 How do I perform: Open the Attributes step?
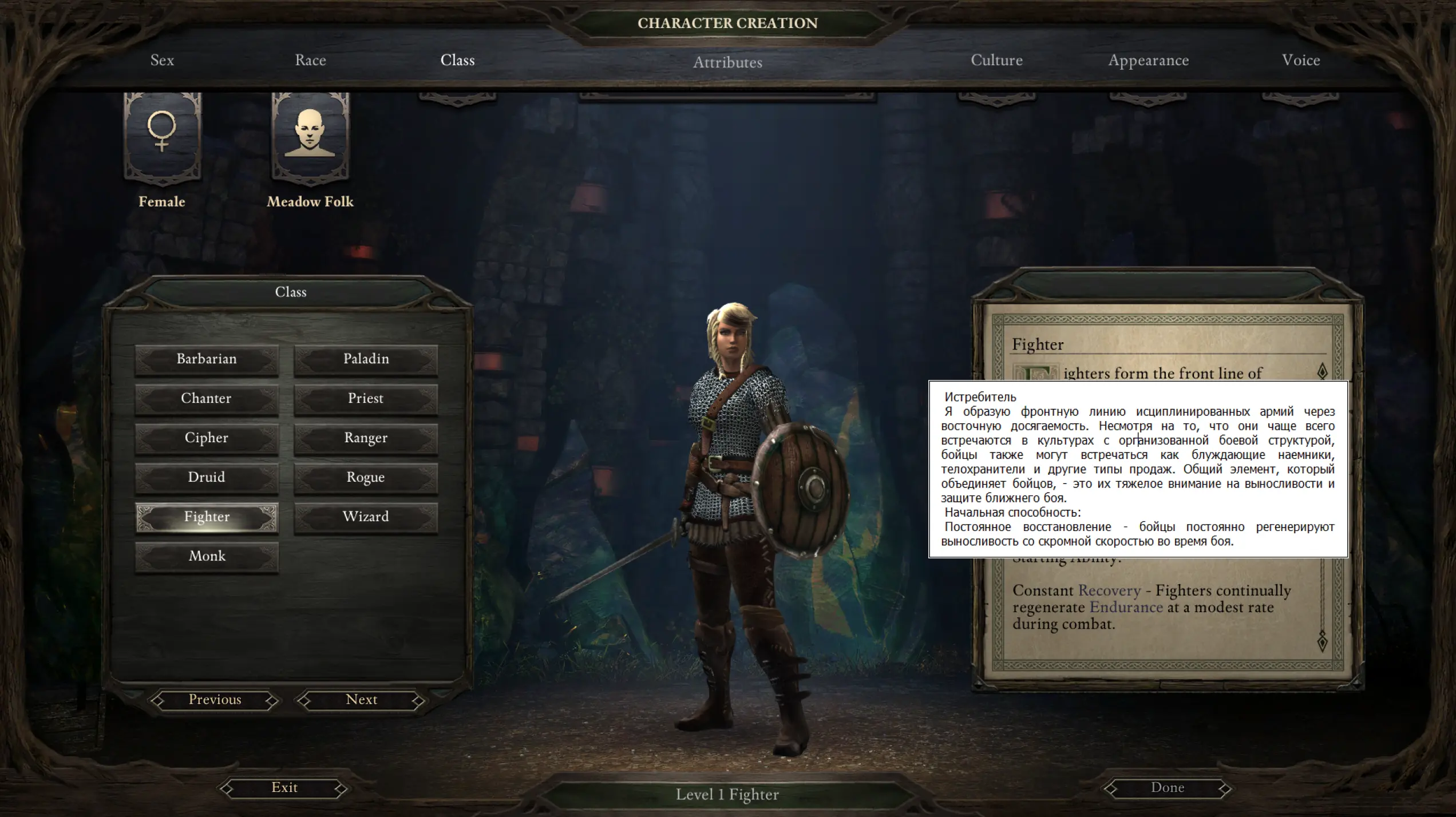click(727, 62)
